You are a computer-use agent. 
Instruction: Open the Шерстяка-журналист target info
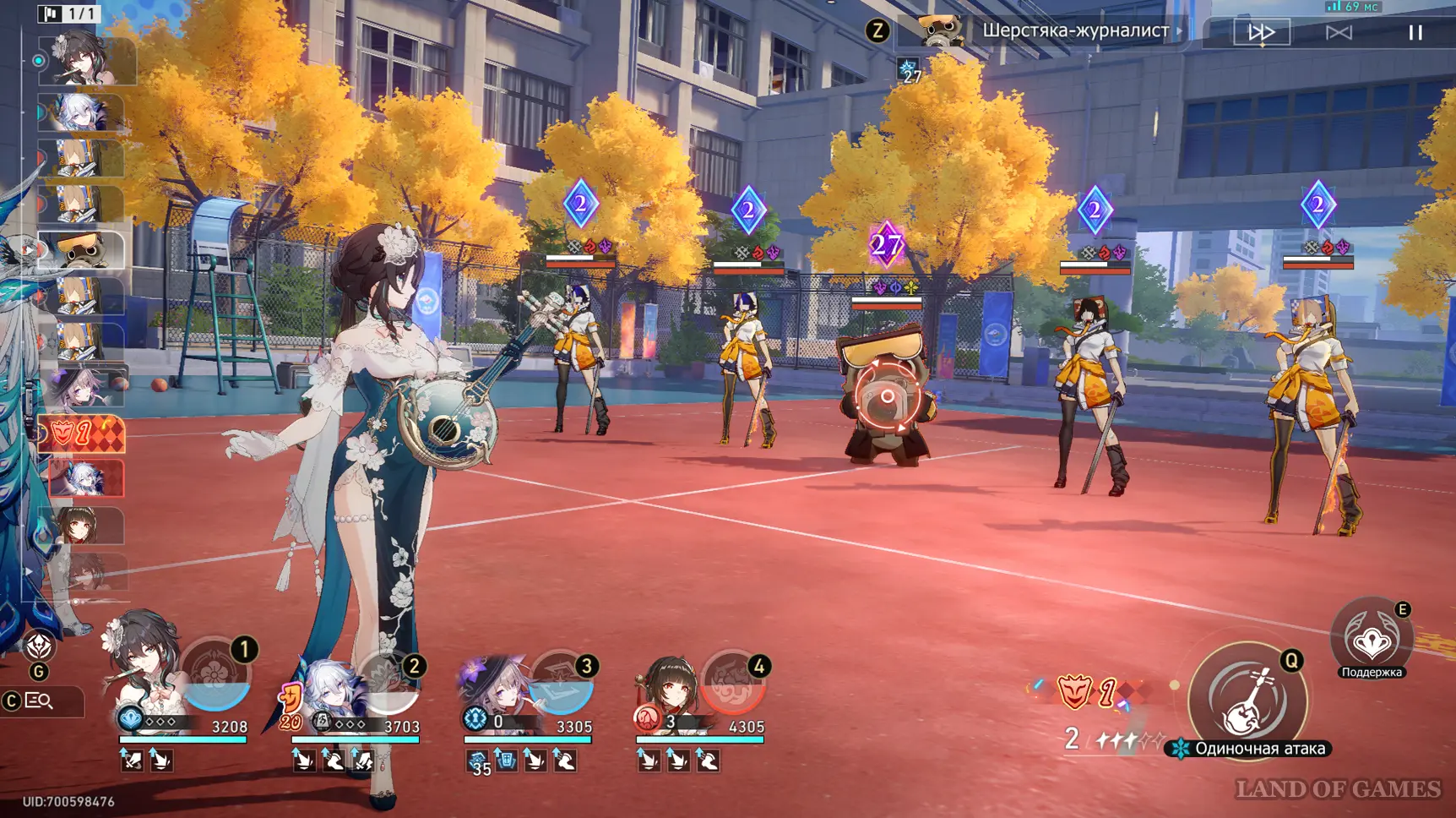pyautogui.click(x=1074, y=31)
